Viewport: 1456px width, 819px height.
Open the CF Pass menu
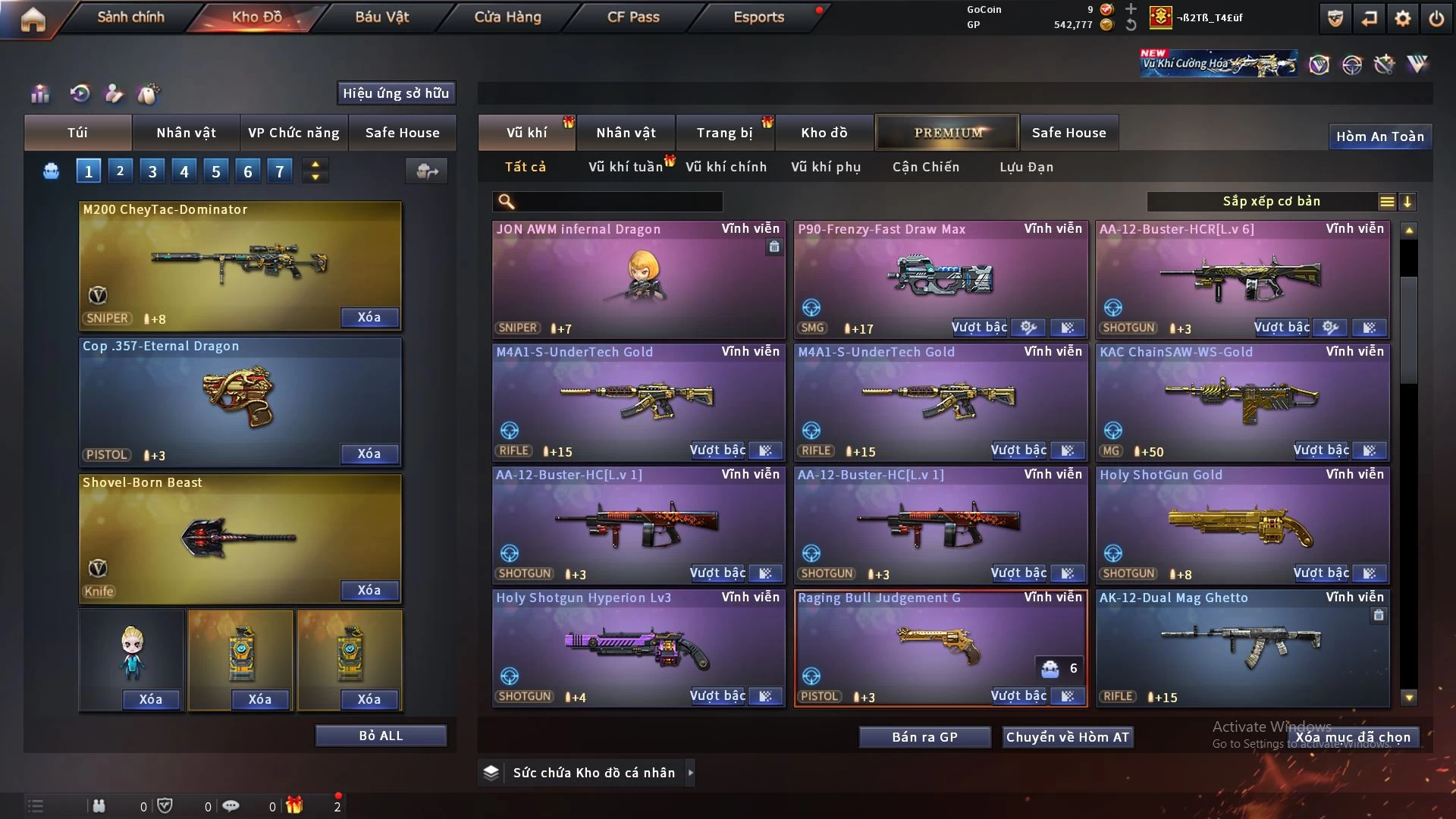point(633,17)
